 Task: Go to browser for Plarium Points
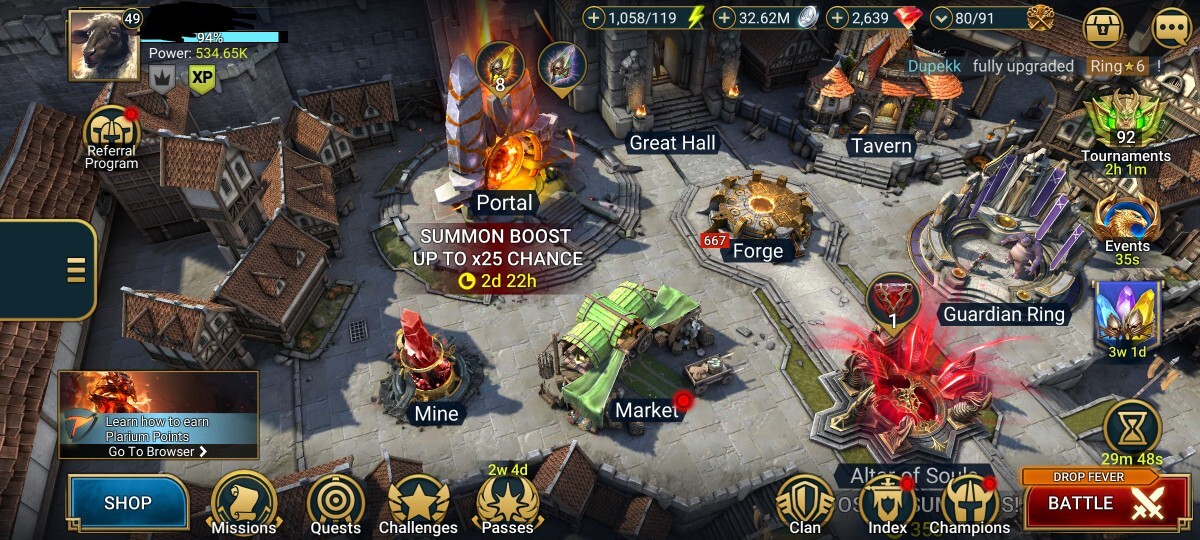click(158, 451)
